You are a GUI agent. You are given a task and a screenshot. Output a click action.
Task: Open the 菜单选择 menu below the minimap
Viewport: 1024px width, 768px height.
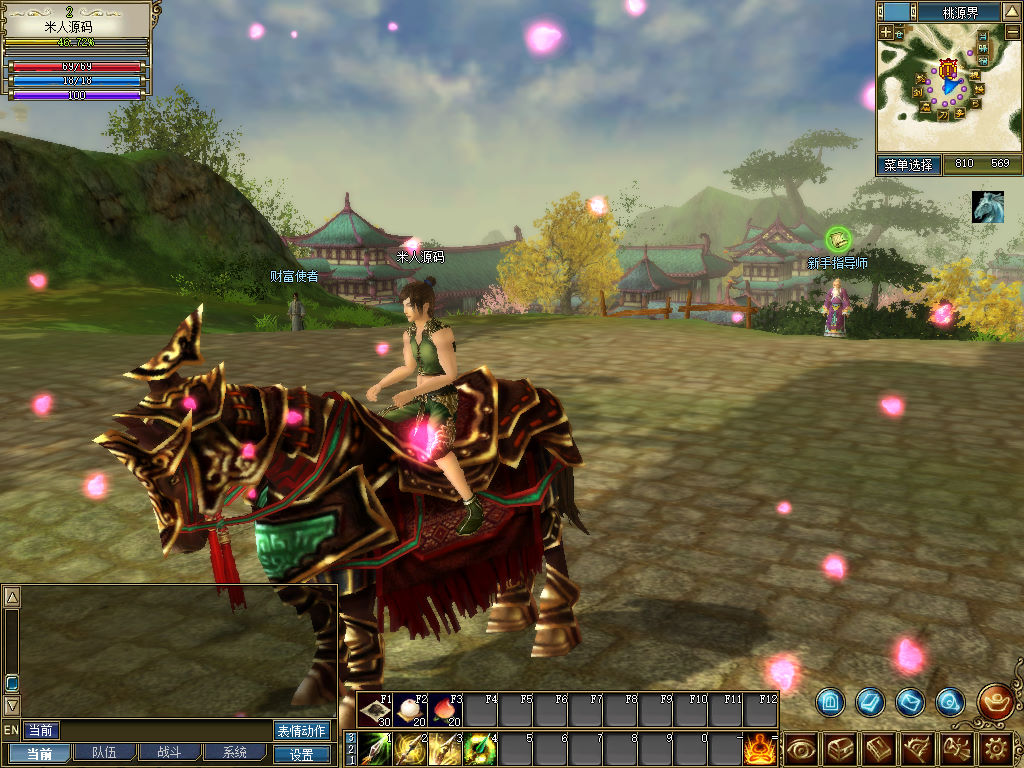click(908, 165)
